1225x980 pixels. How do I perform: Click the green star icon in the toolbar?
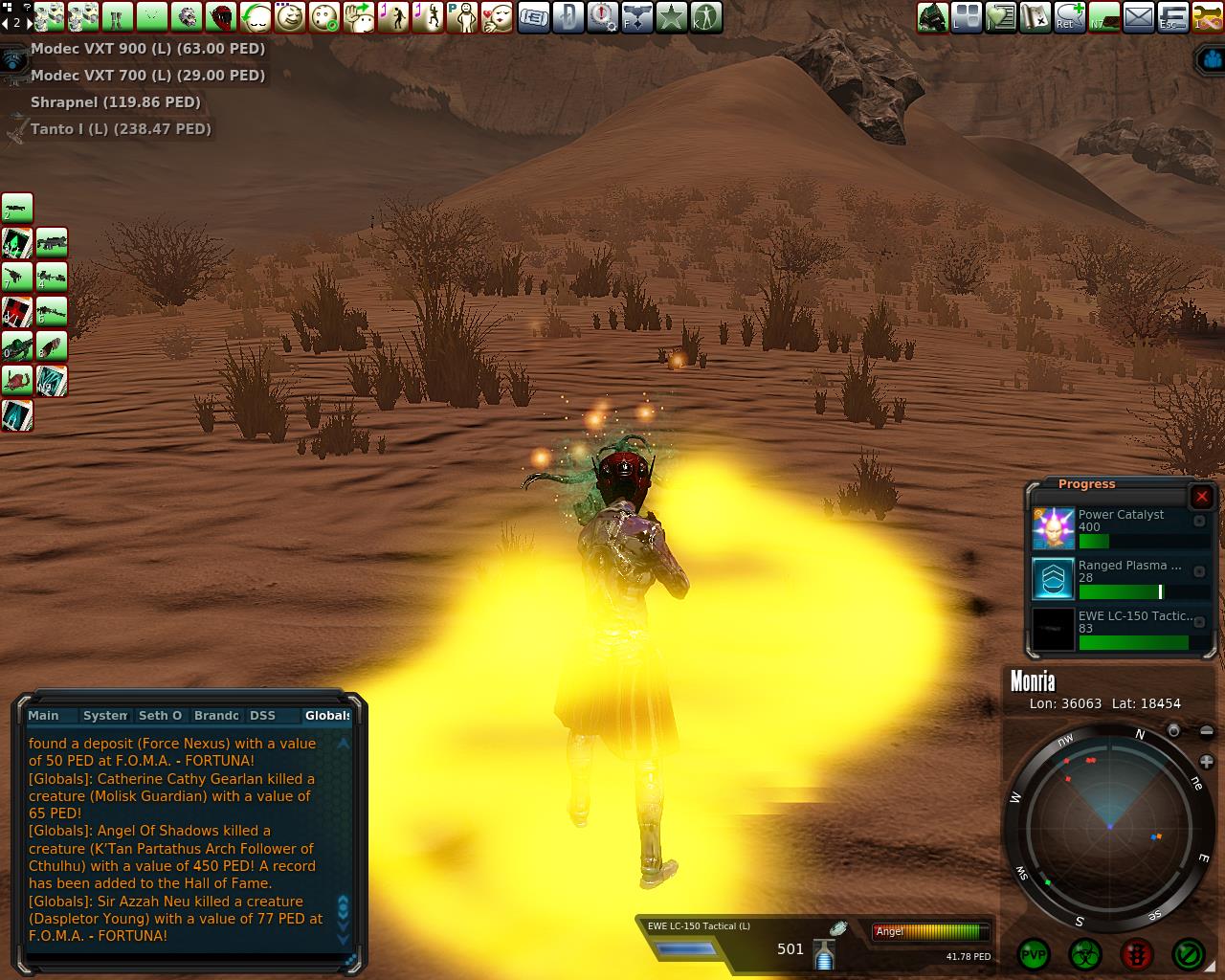[672, 17]
